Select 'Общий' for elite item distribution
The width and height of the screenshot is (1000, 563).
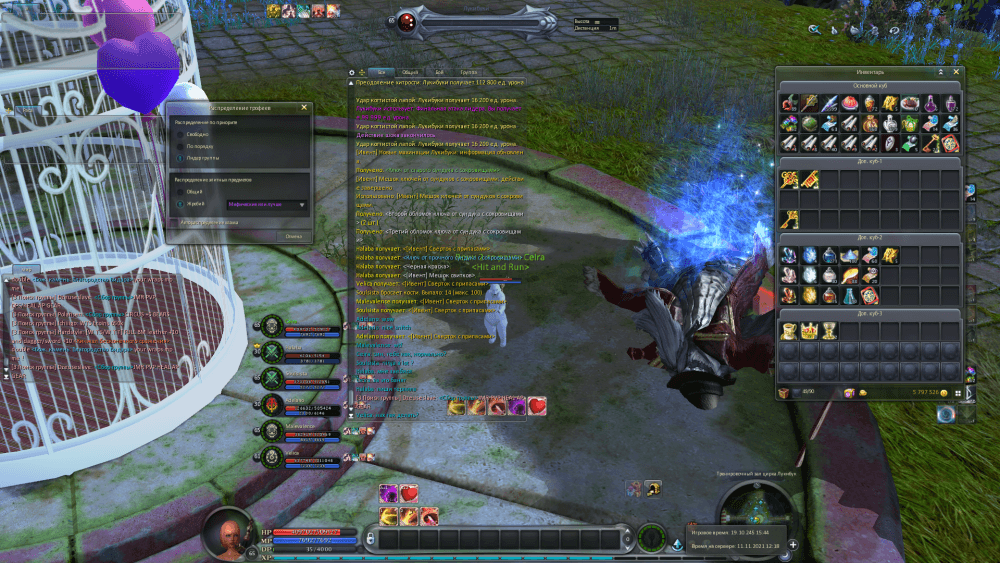click(180, 191)
